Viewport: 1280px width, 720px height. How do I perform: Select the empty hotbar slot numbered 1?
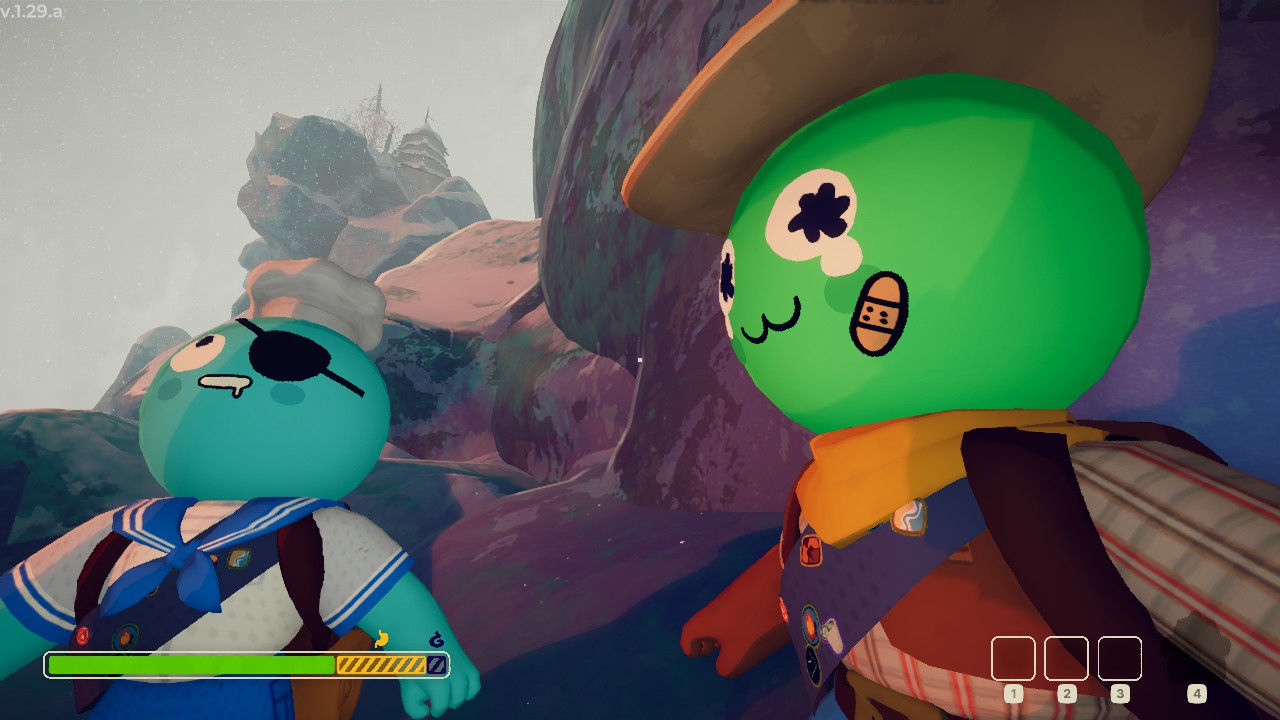tap(1013, 659)
